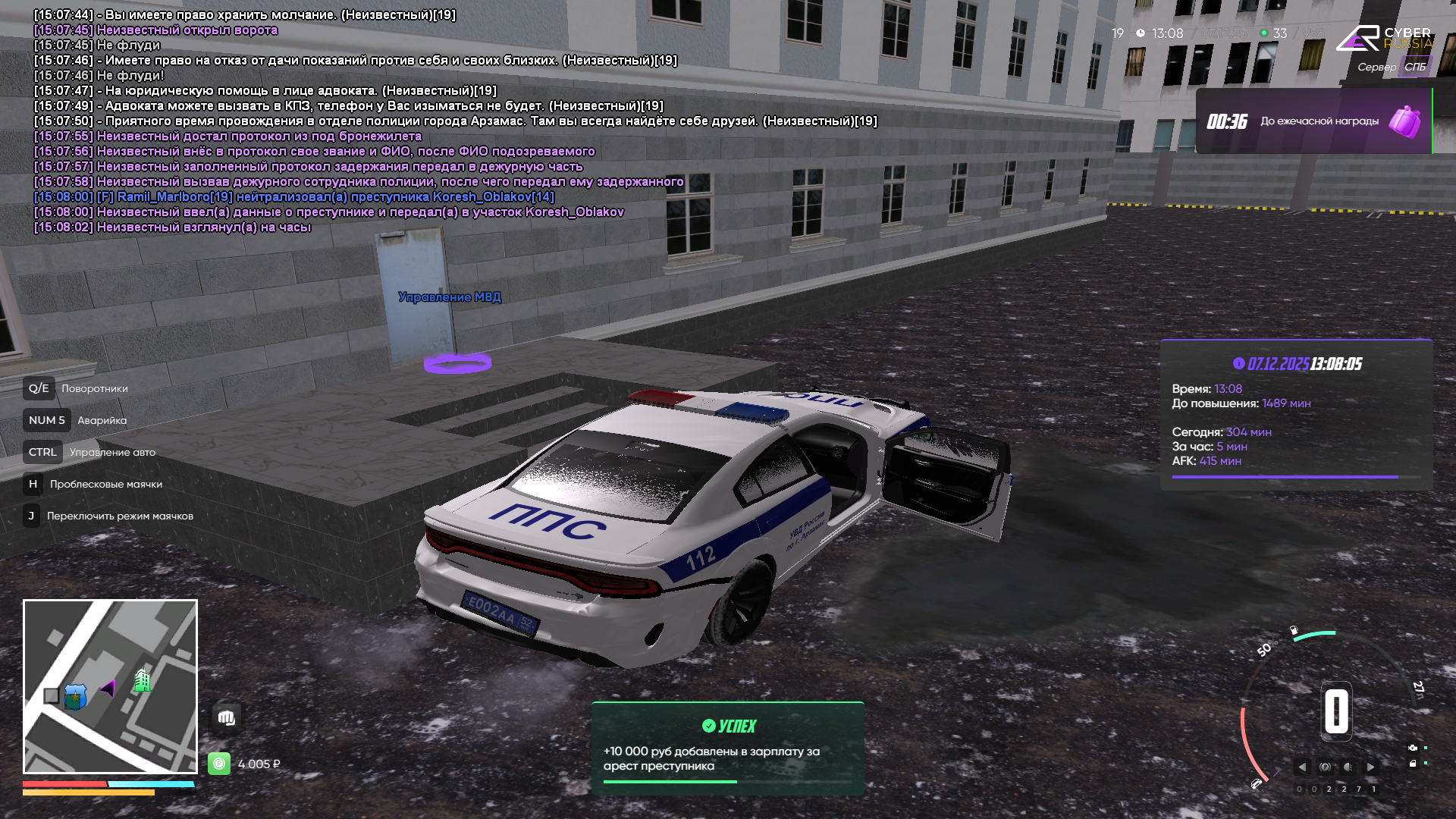Open the playtime statistics panel
Viewport: 1456px width, 819px height.
[1296, 414]
